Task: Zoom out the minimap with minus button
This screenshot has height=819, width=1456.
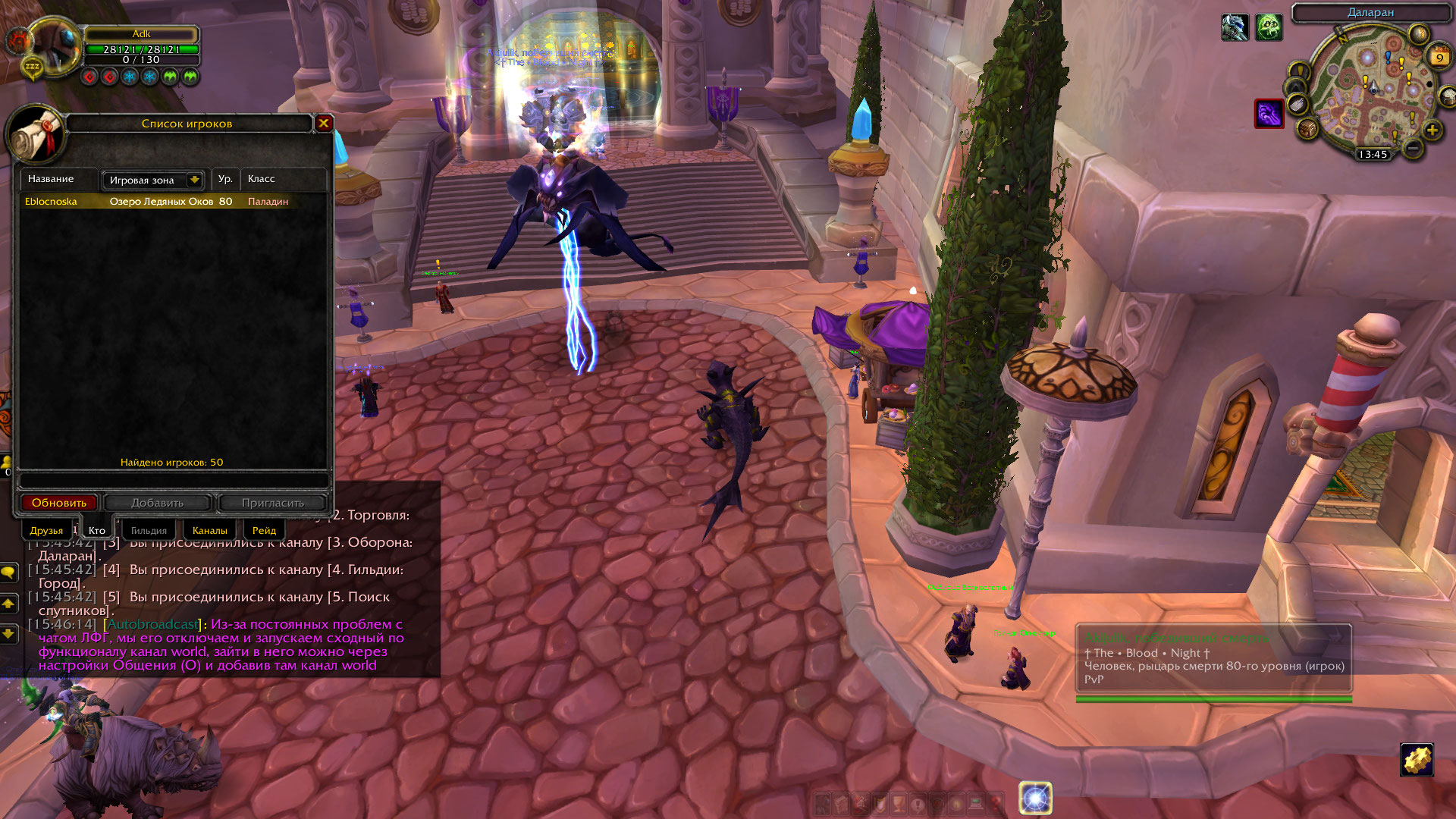Action: click(1412, 149)
